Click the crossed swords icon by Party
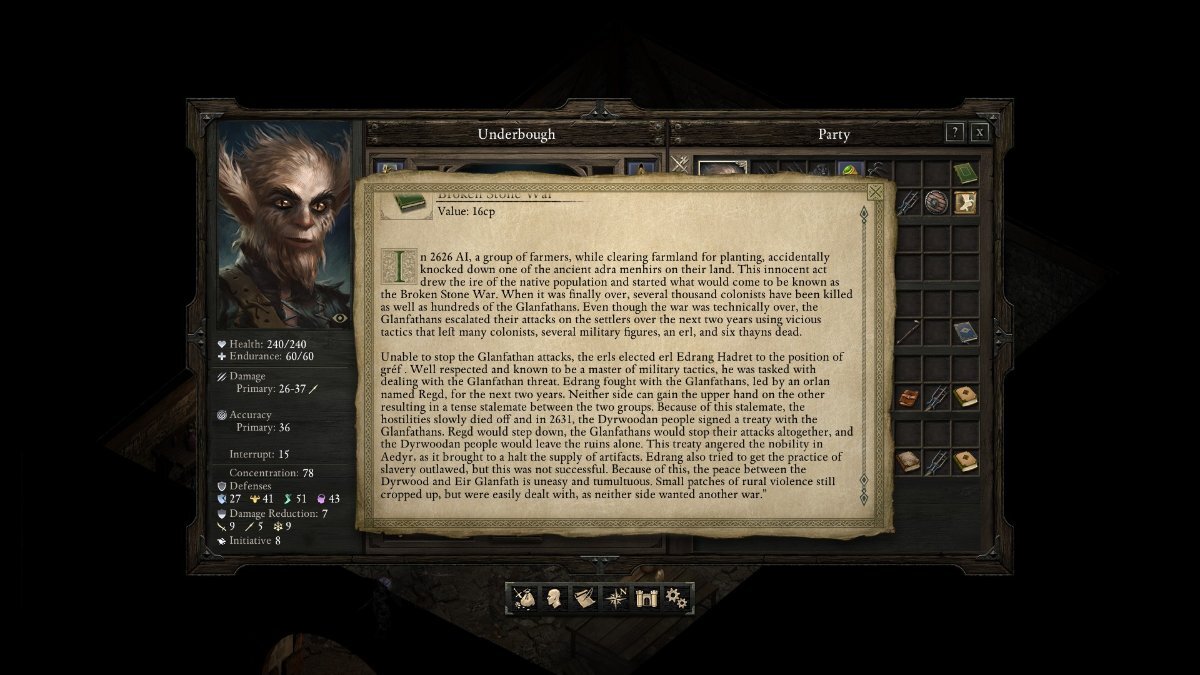The height and width of the screenshot is (675, 1200). point(680,164)
